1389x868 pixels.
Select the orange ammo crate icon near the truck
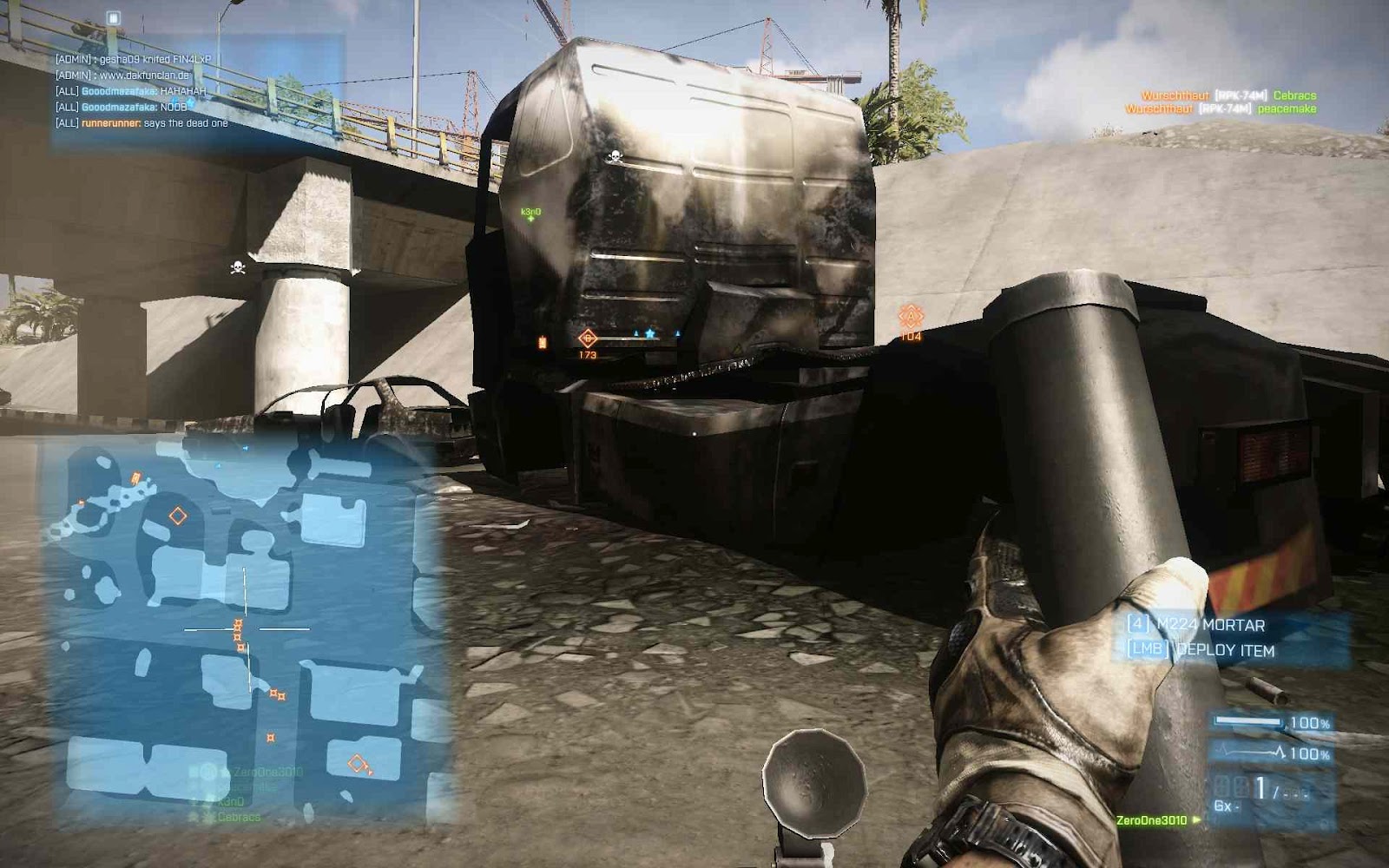click(543, 340)
